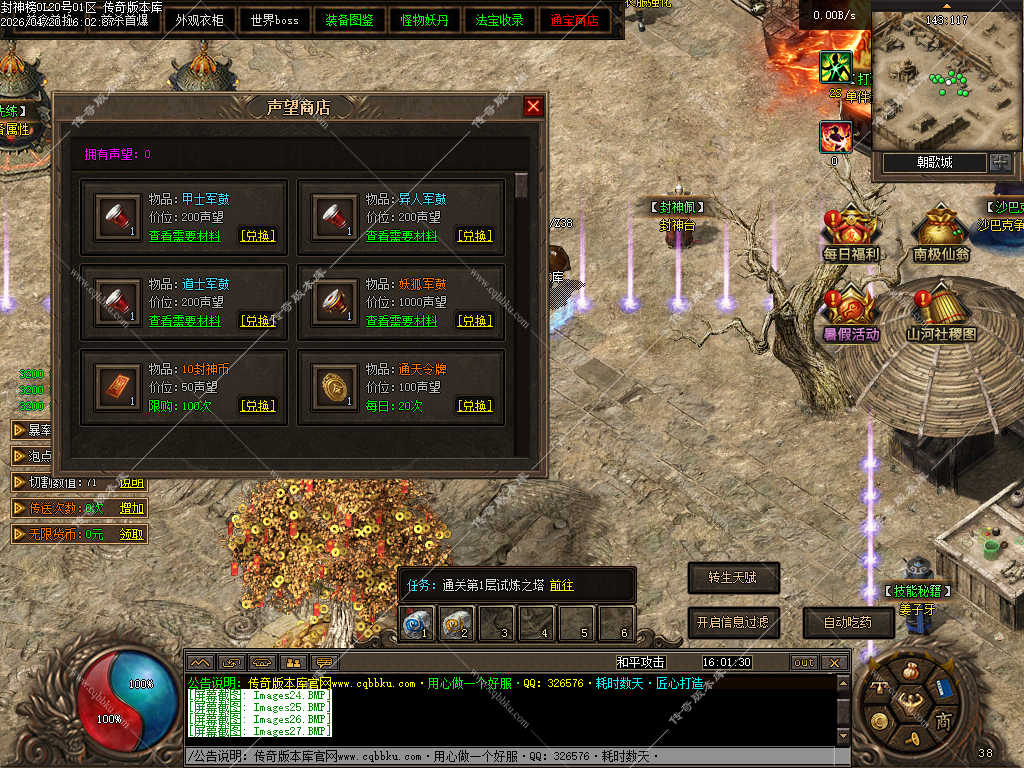Open the 世界boss menu
This screenshot has height=768, width=1024.
pyautogui.click(x=275, y=20)
